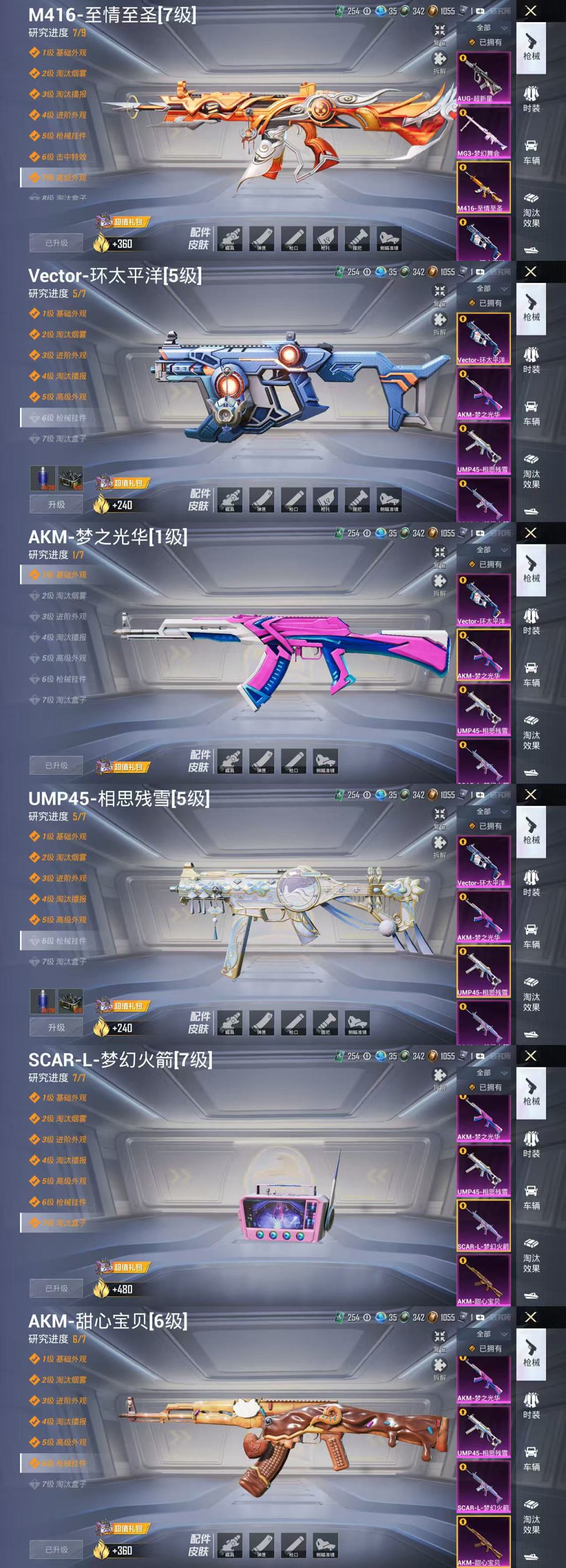Open the 6级 击中特效 research level

click(64, 157)
